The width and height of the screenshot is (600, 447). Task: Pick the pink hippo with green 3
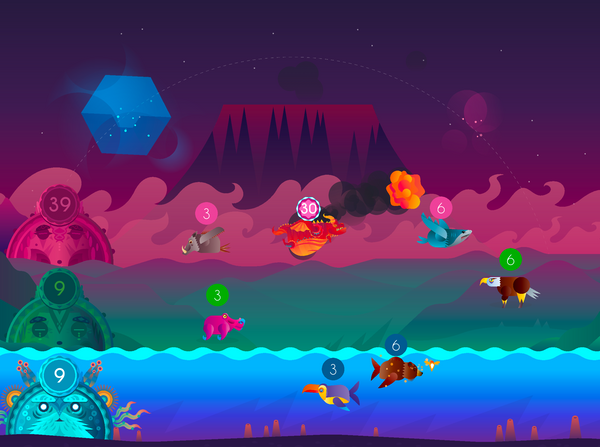click(x=221, y=324)
